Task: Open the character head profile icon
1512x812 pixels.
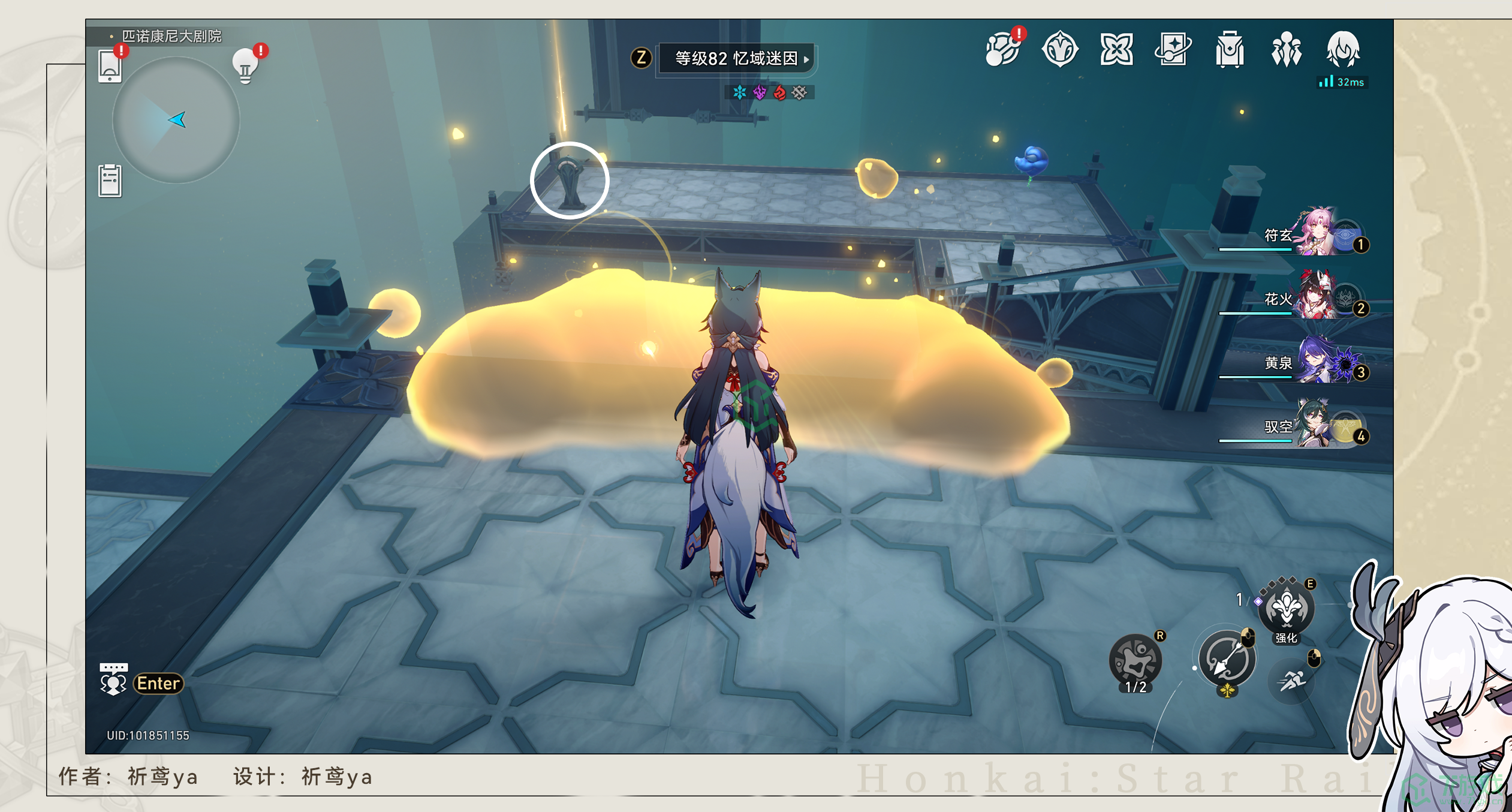Action: (x=1343, y=49)
